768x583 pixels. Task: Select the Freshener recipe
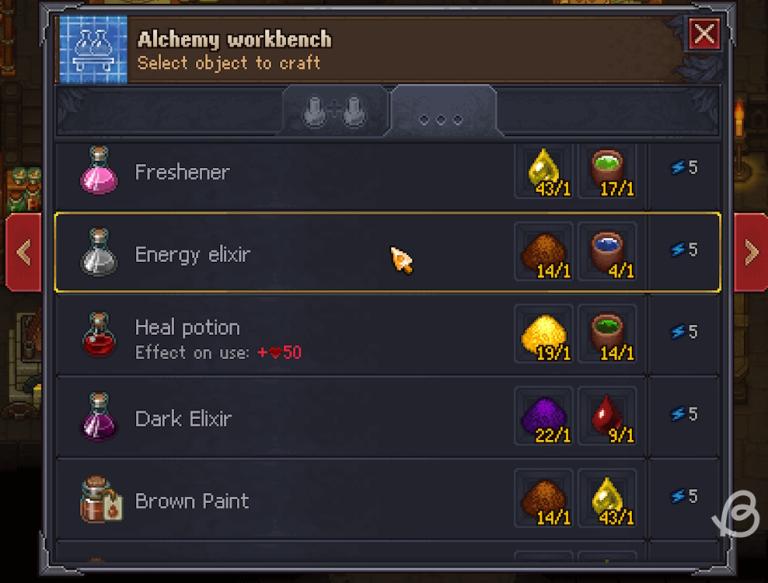(x=300, y=172)
